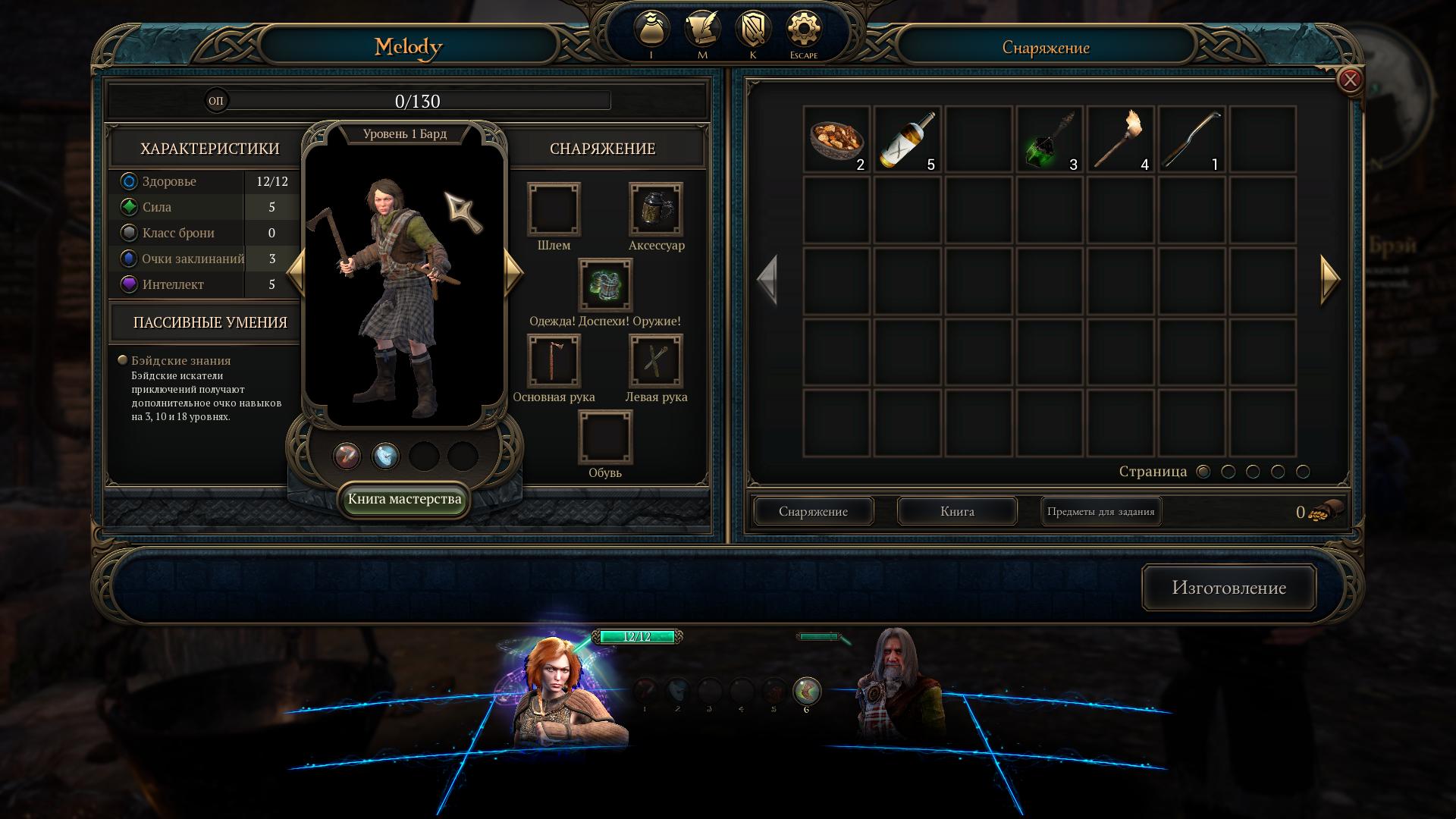The width and height of the screenshot is (1456, 819).
Task: Select the axe in Основная рука slot
Action: pyautogui.click(x=554, y=361)
